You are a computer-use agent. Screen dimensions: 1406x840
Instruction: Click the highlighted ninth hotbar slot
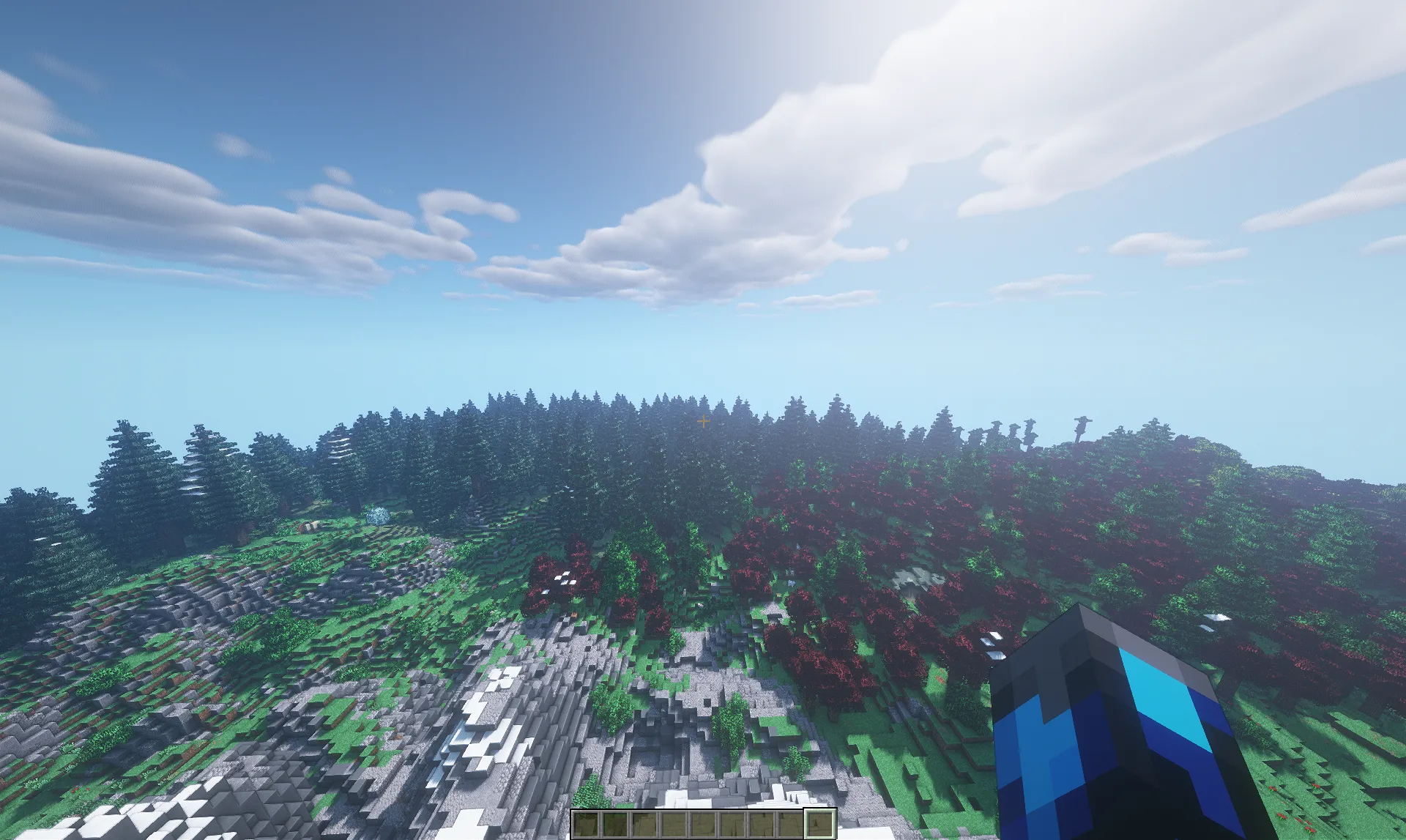(820, 825)
